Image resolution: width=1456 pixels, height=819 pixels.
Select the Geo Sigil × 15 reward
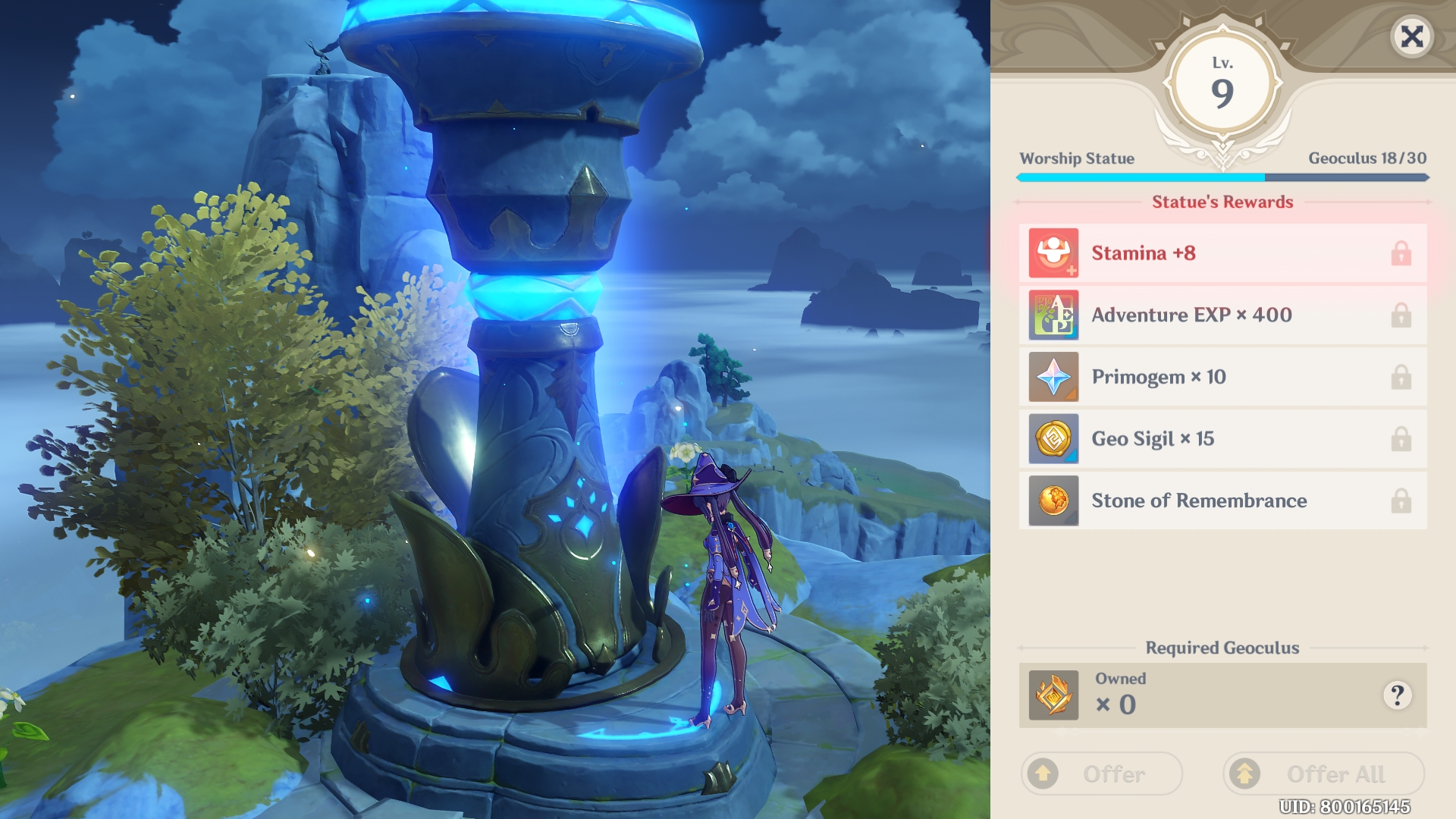click(x=1222, y=439)
